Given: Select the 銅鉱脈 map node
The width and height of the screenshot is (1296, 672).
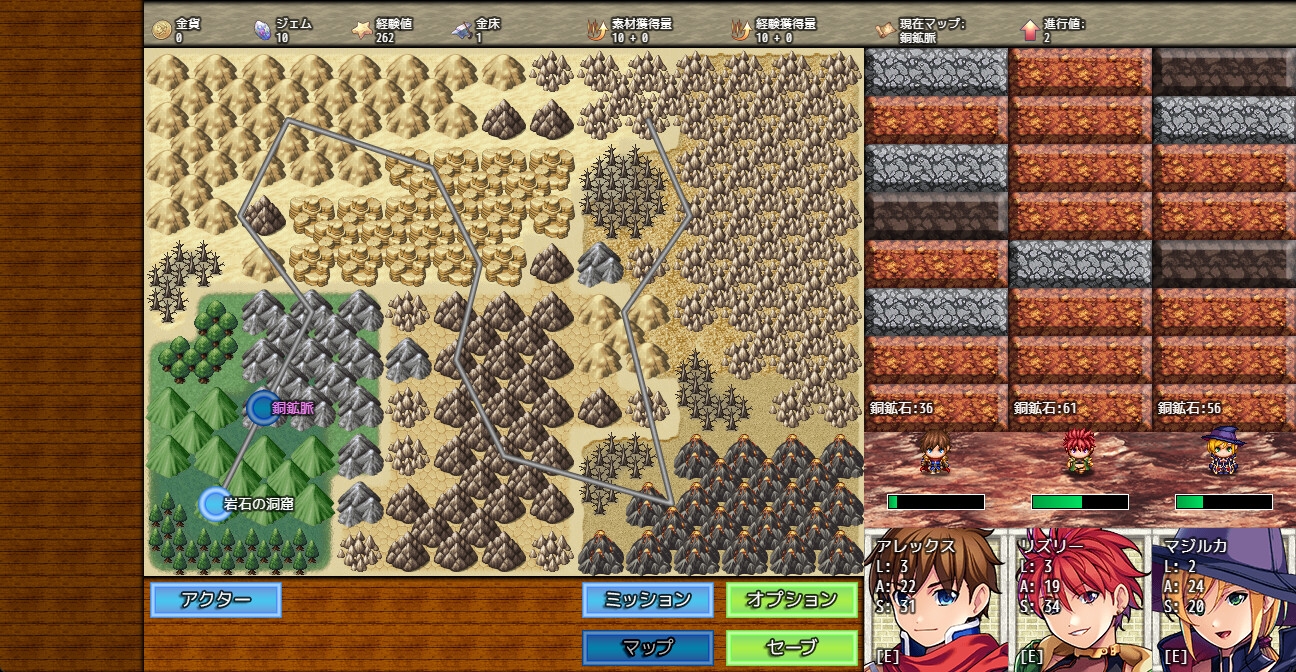Looking at the screenshot, I should (x=262, y=408).
